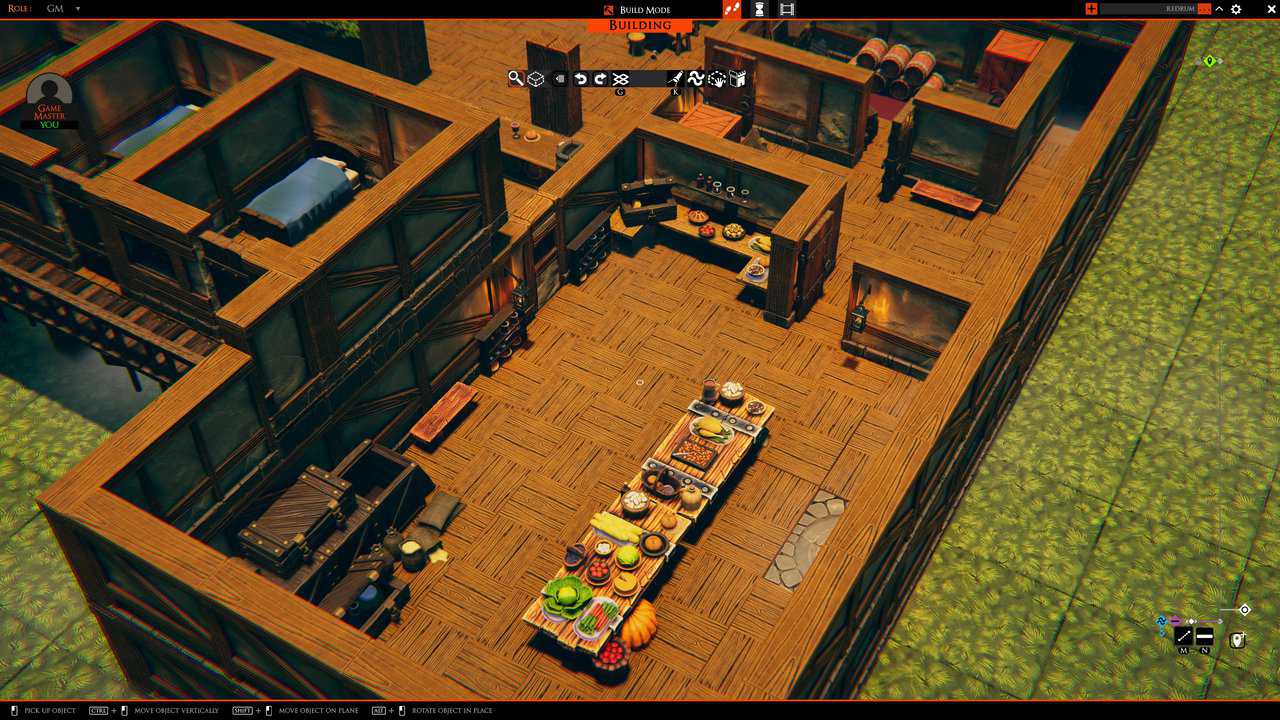Screen dimensions: 1280x720
Task: Select the cut tool marked with G
Action: 619,78
